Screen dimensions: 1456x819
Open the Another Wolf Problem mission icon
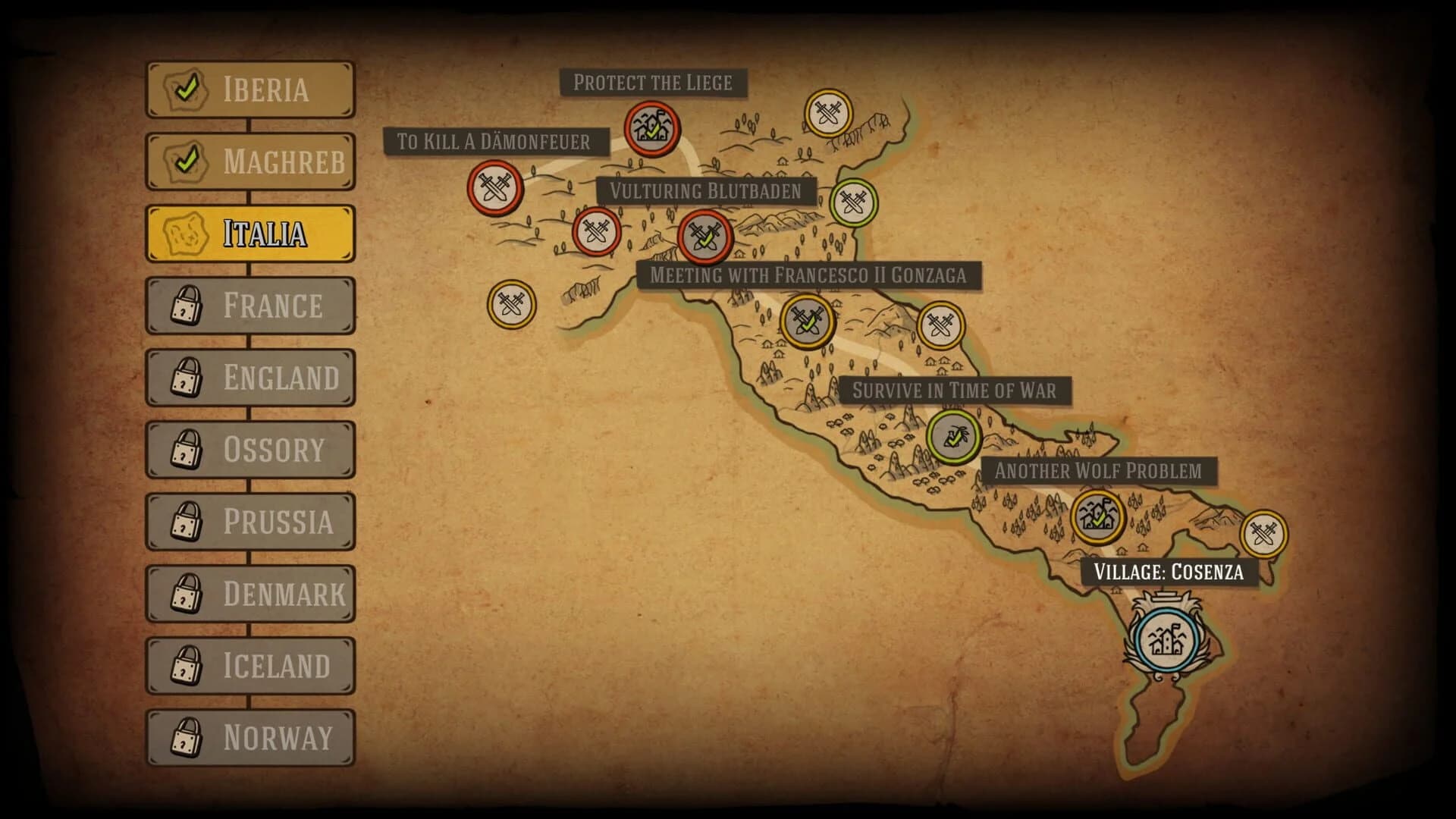[1097, 517]
